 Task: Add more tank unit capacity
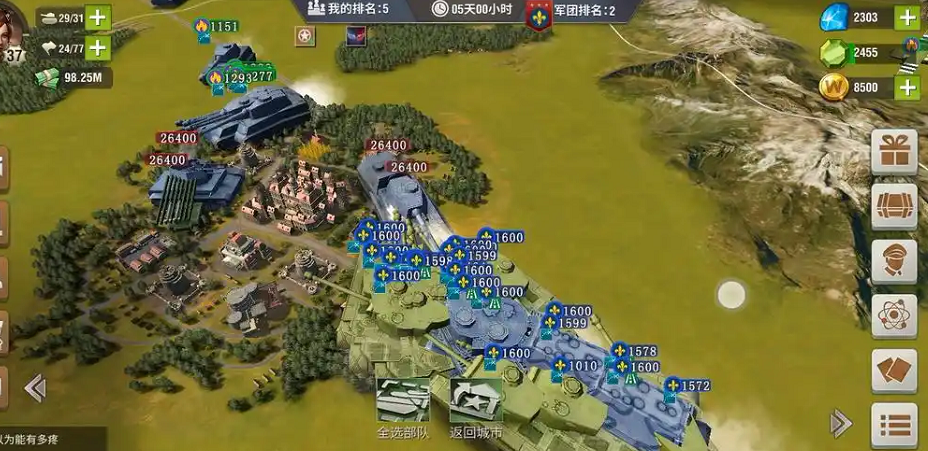[98, 18]
